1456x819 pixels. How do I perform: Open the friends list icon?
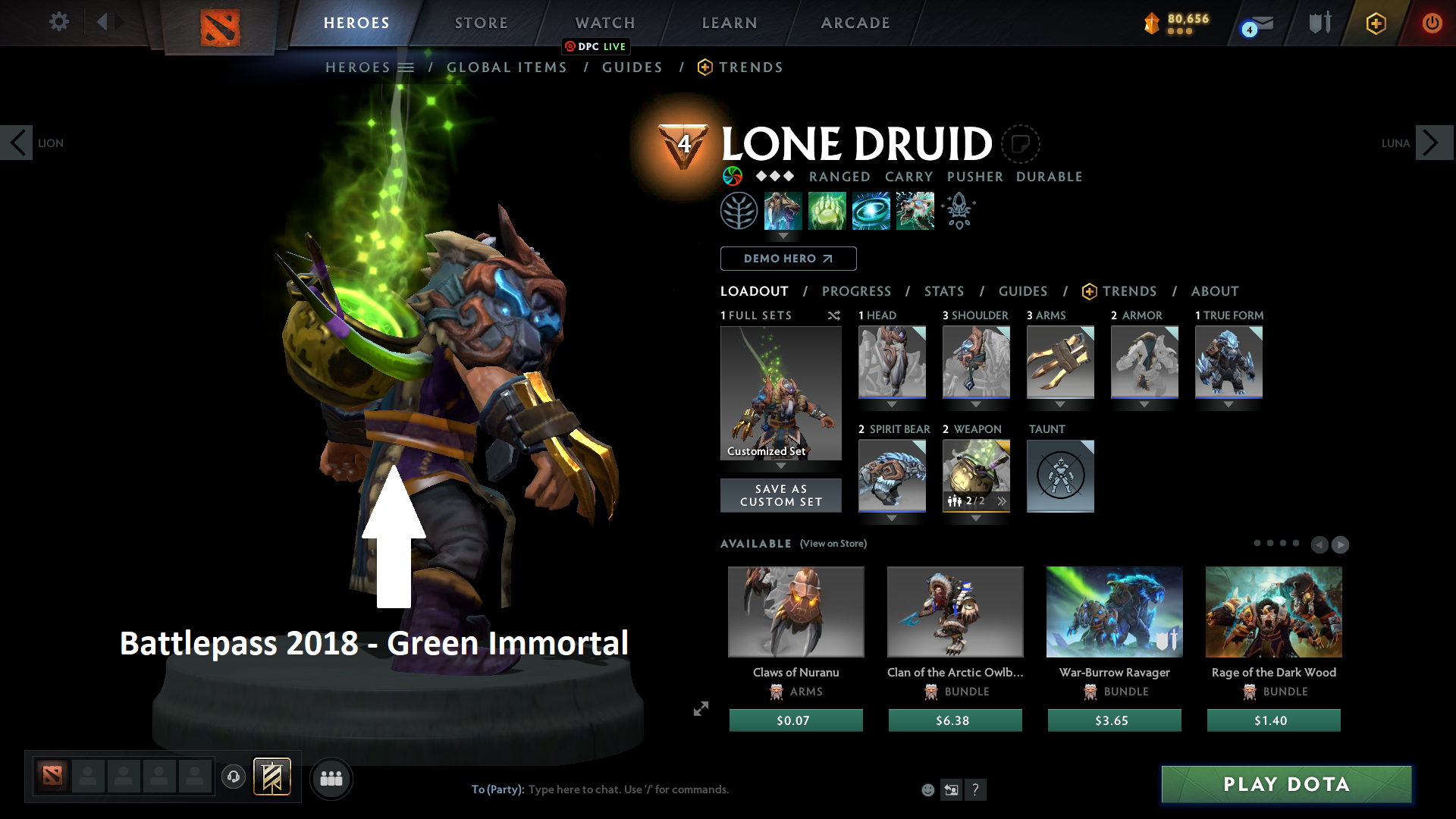(x=331, y=778)
